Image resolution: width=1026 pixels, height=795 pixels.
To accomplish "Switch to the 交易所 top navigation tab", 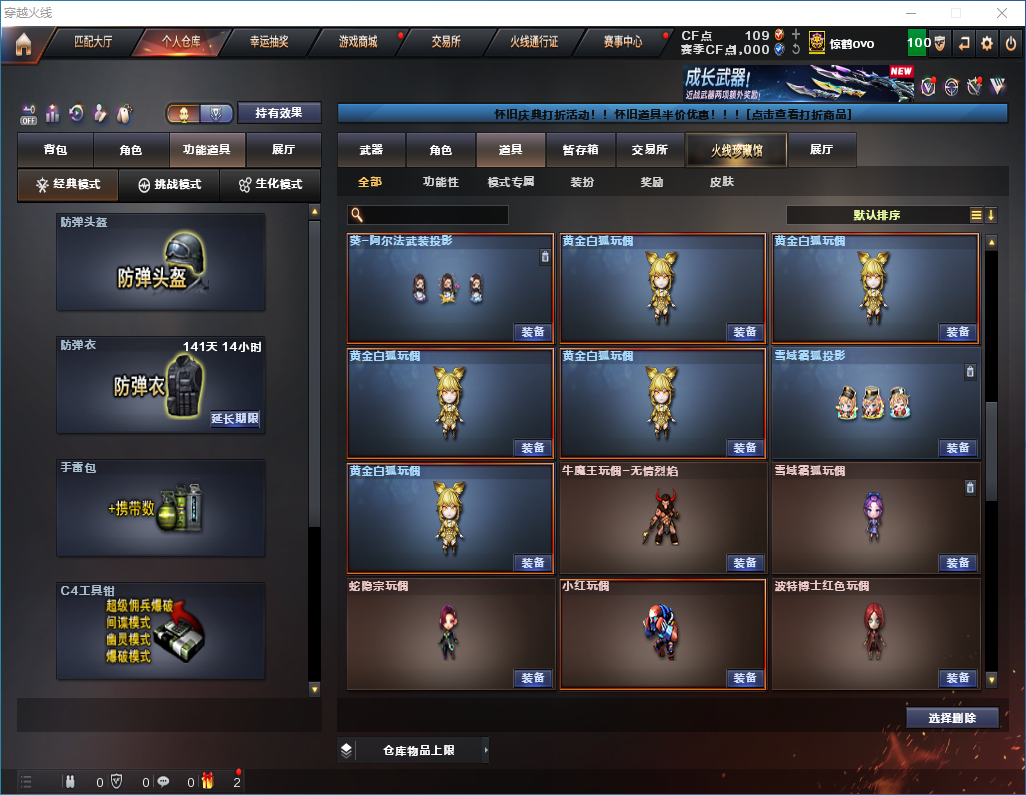I will 446,42.
